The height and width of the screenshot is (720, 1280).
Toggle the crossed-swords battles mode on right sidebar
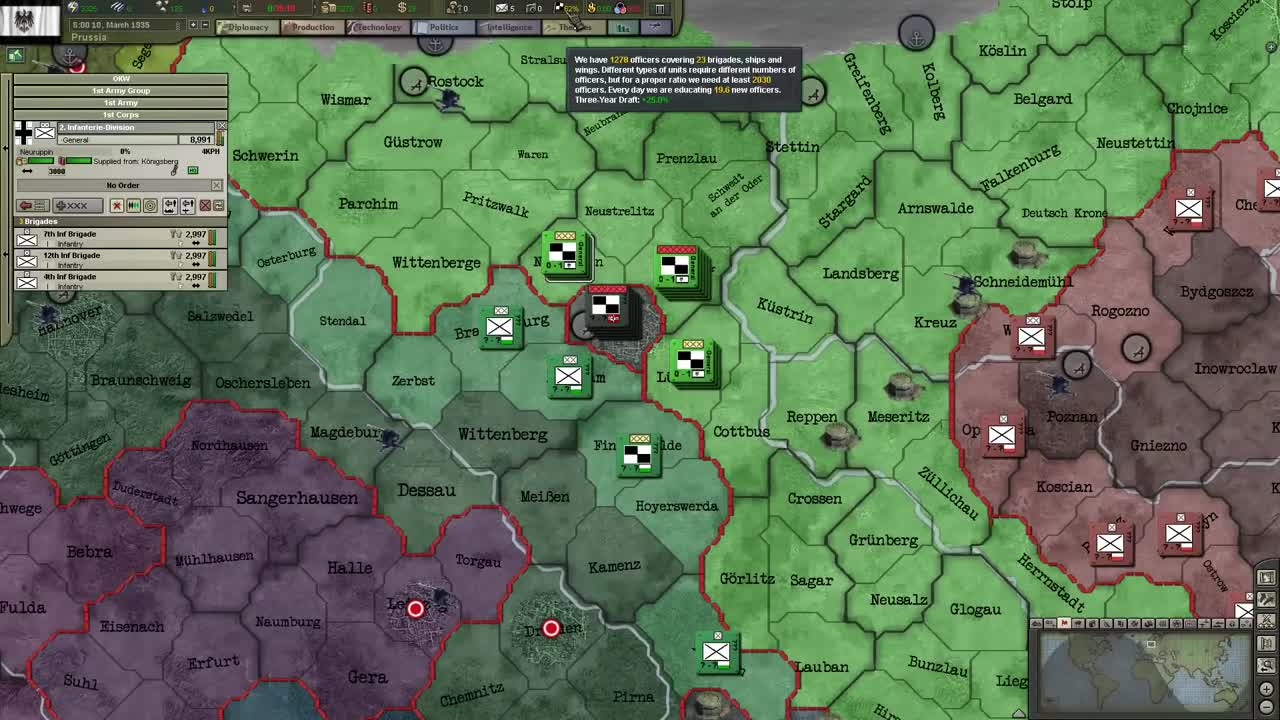click(1268, 618)
